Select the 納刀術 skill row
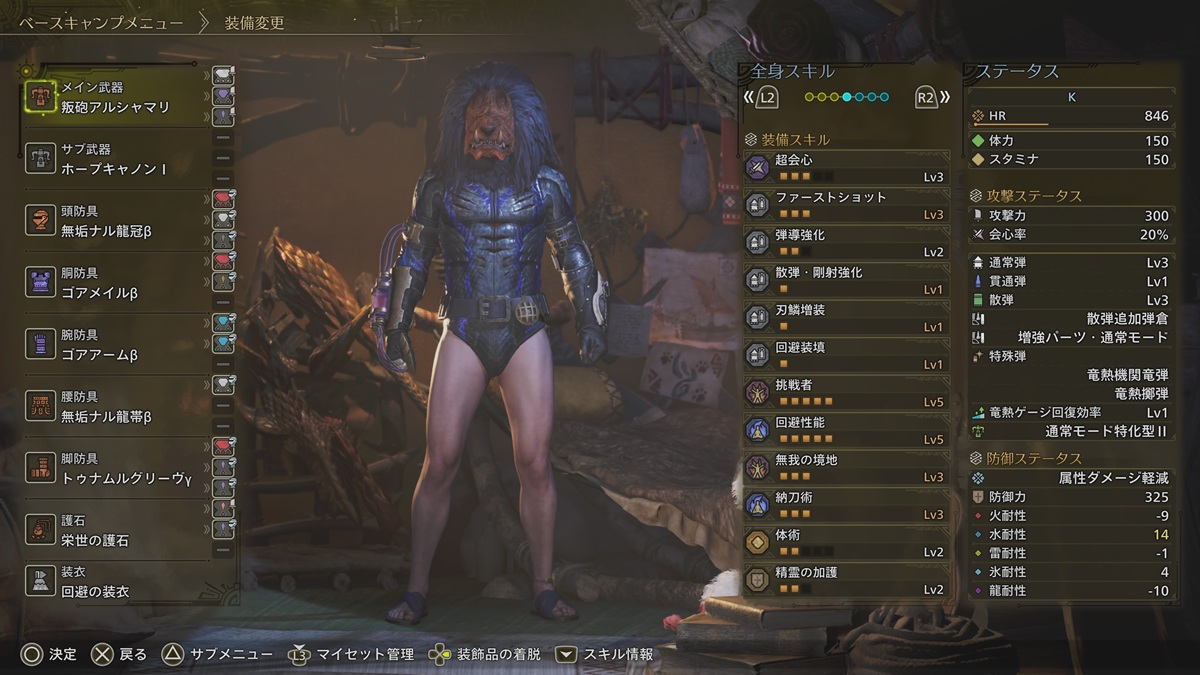 (x=847, y=505)
